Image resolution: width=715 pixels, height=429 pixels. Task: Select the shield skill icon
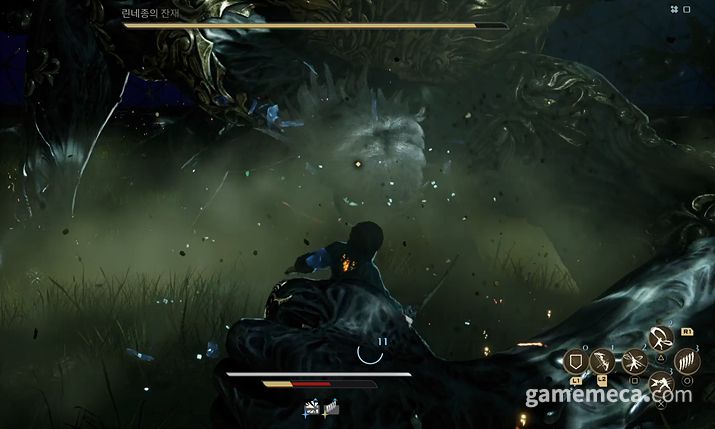tap(577, 362)
